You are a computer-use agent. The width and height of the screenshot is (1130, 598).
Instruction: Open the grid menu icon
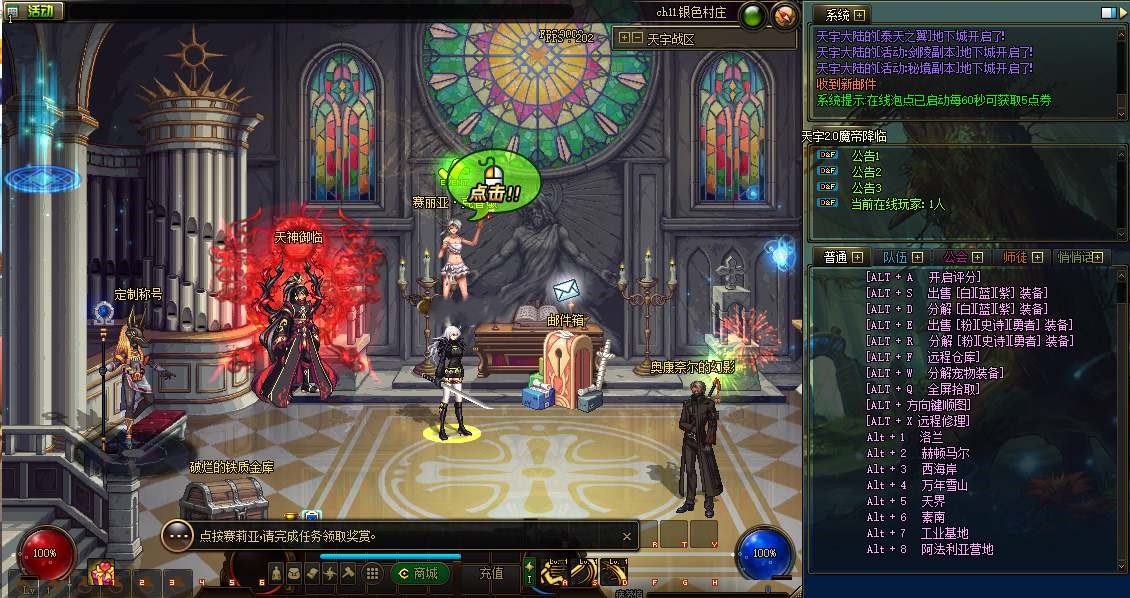372,573
